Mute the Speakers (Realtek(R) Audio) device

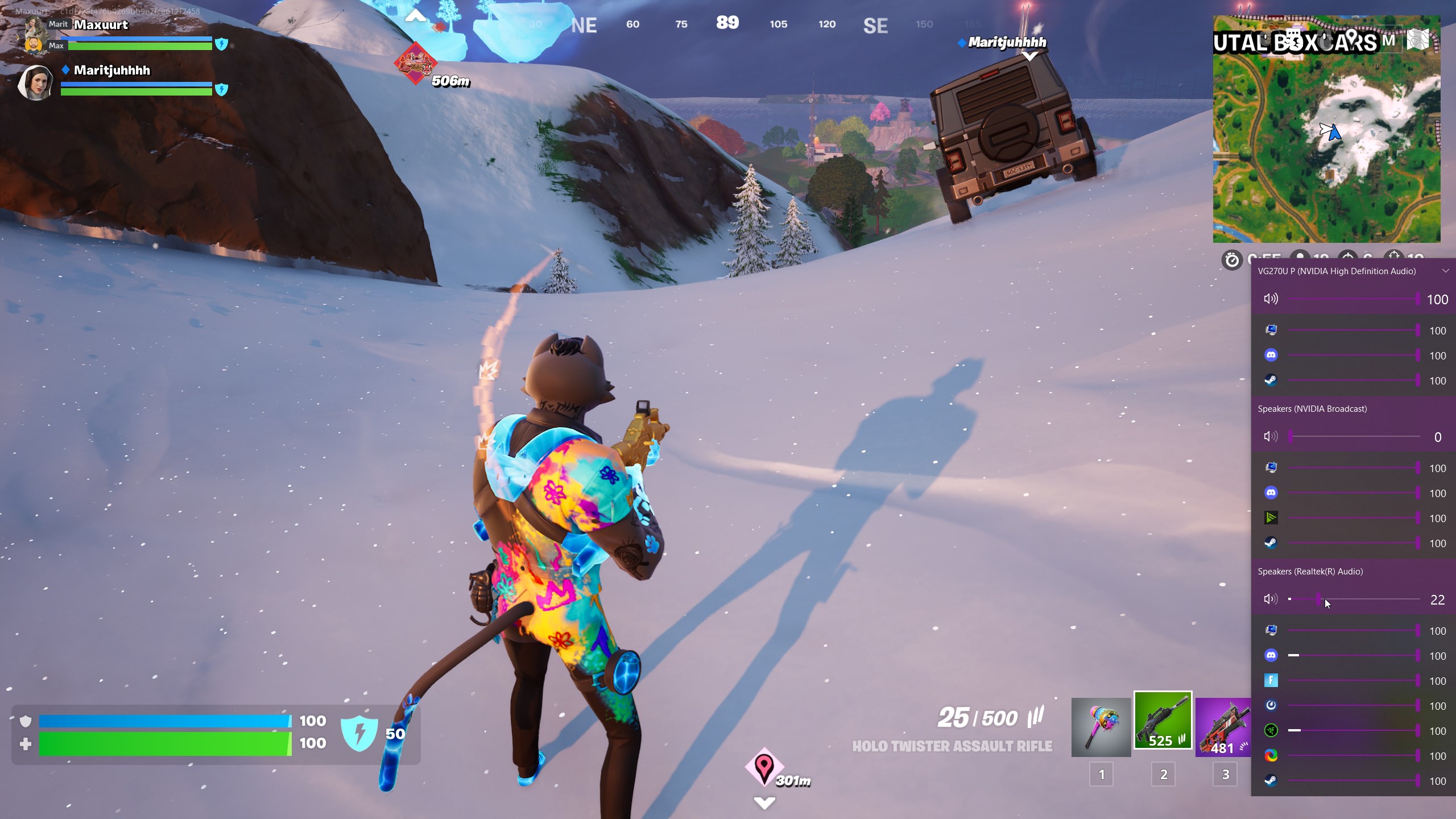point(1270,599)
